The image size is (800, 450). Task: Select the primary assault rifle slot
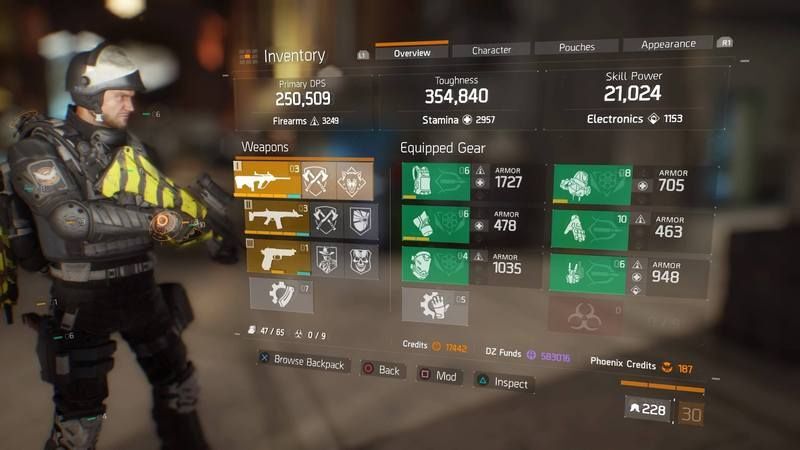(x=267, y=179)
